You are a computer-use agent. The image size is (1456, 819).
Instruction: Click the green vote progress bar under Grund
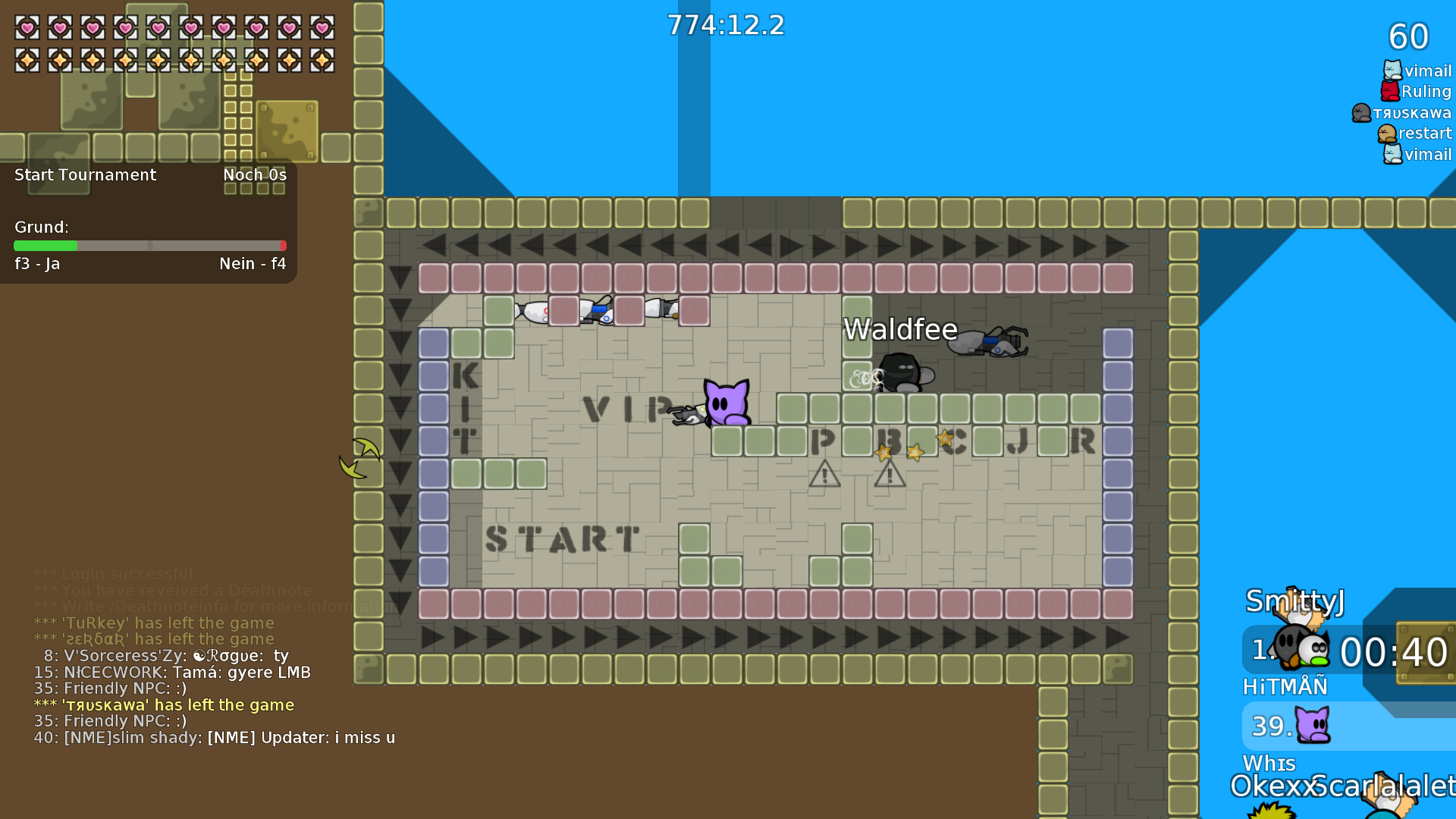pyautogui.click(x=45, y=246)
